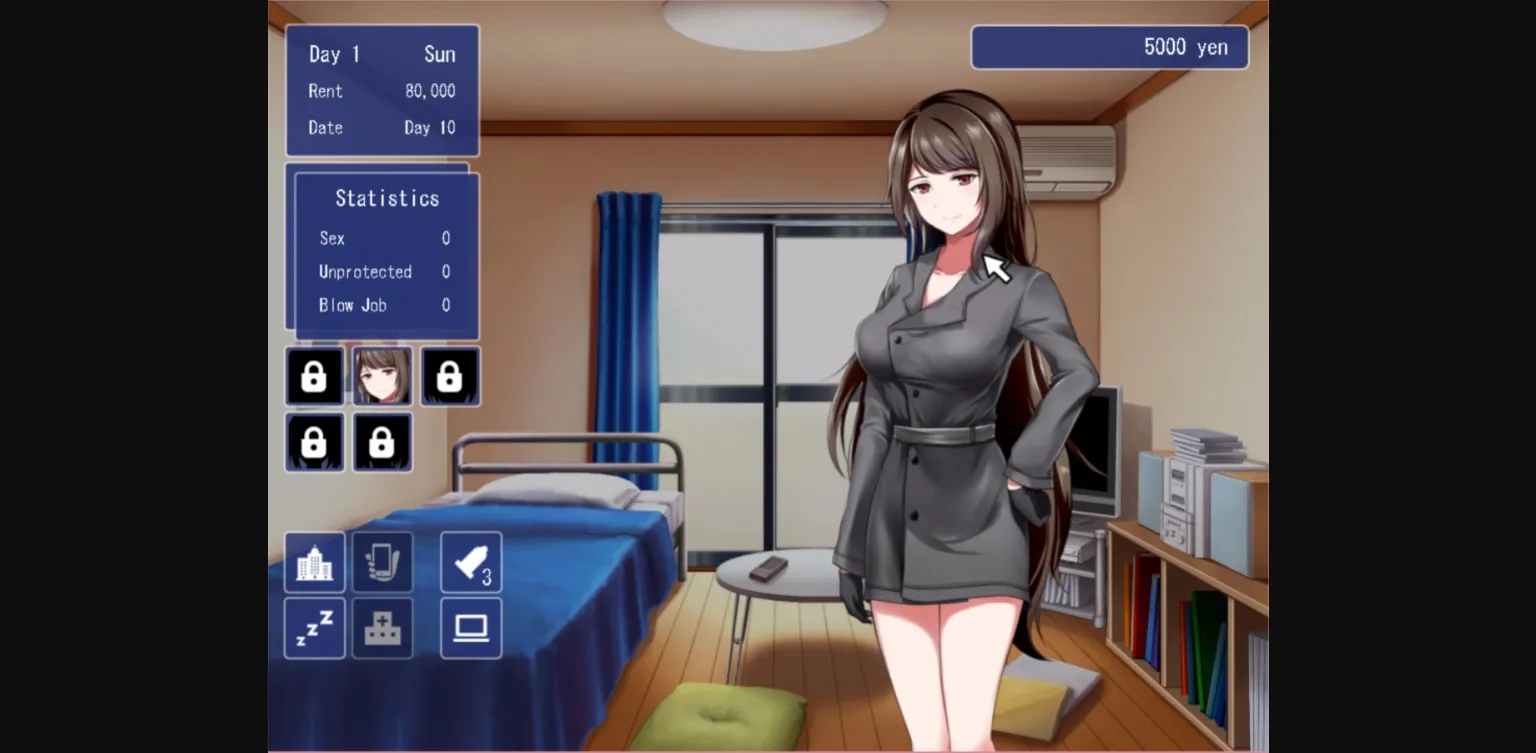Use the condom item icon
The height and width of the screenshot is (753, 1536).
point(470,562)
